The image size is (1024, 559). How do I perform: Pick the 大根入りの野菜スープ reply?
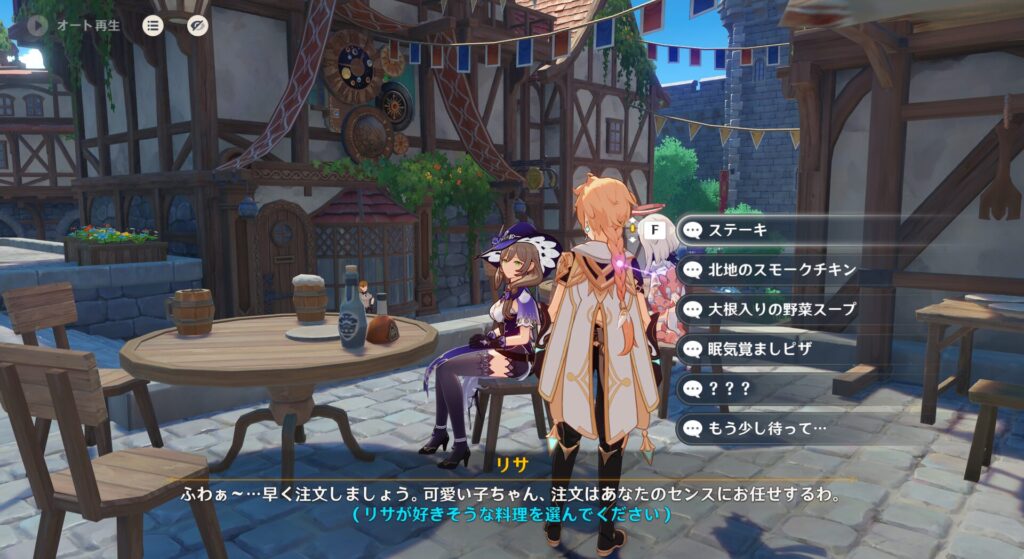[x=765, y=309]
